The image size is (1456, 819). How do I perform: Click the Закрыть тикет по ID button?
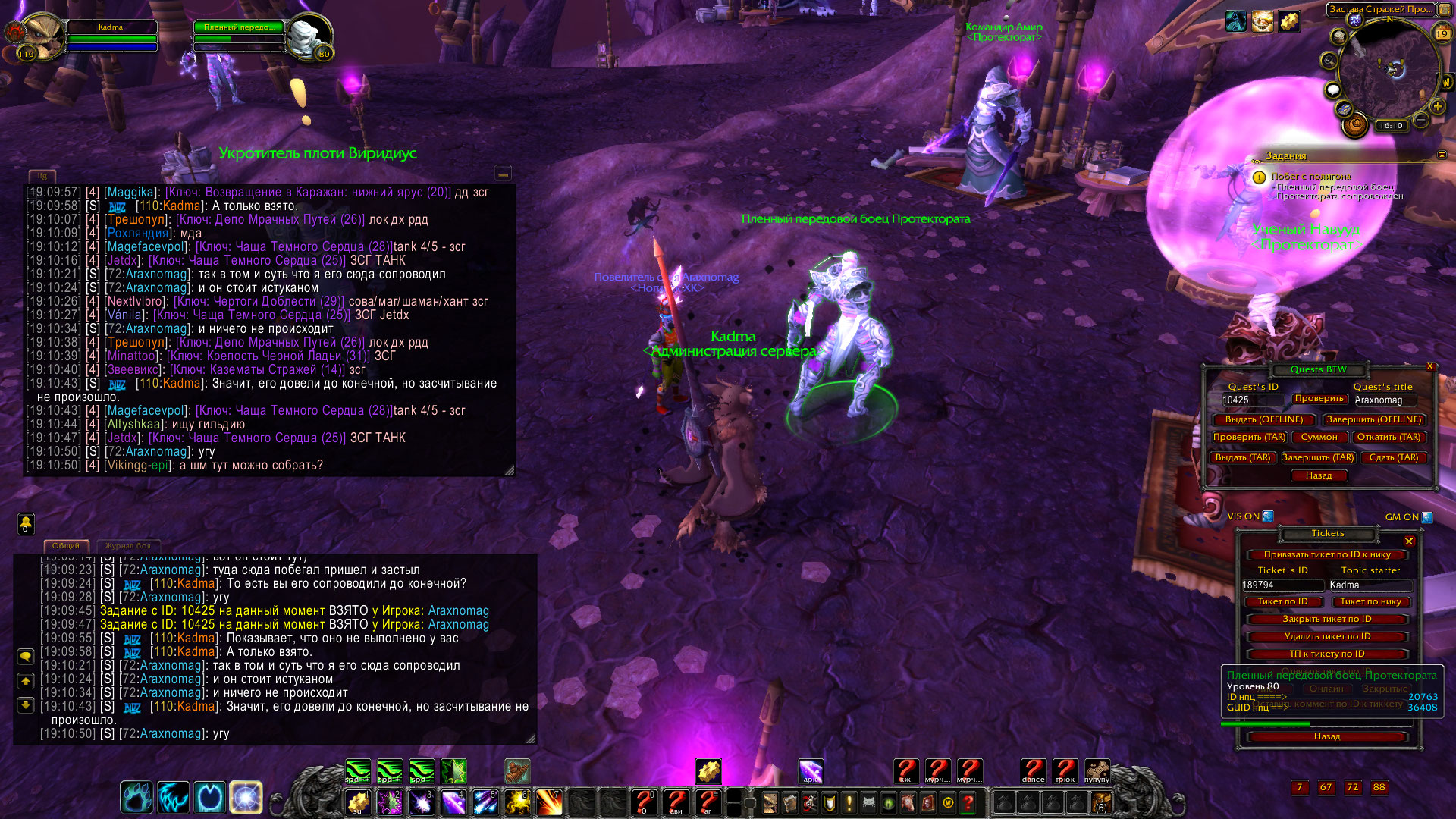(1326, 620)
